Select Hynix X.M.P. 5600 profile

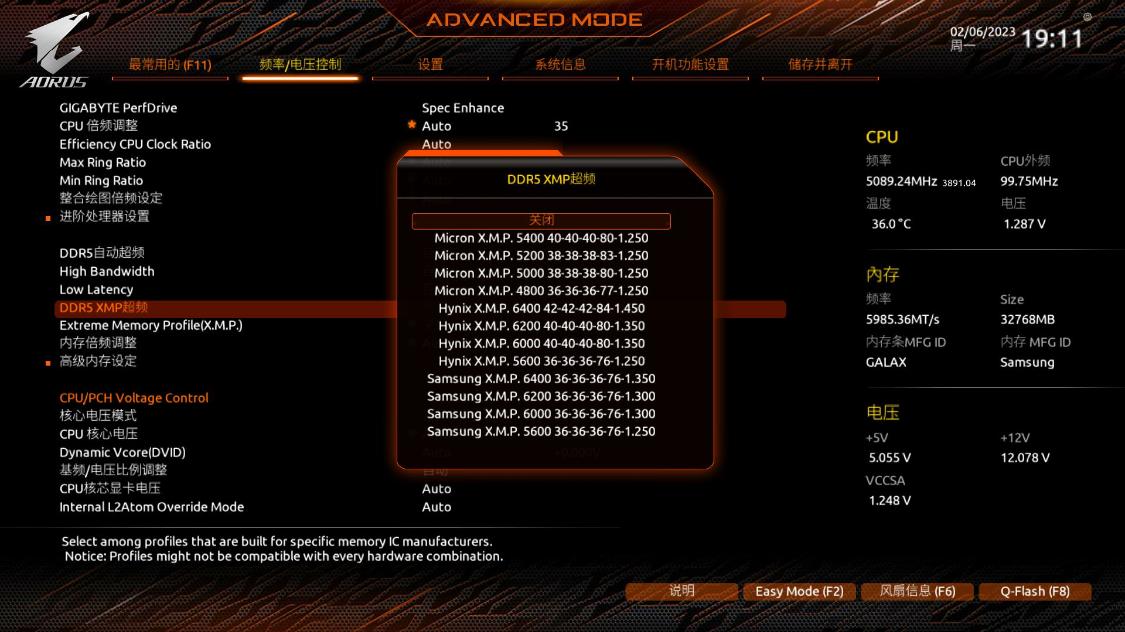click(541, 361)
